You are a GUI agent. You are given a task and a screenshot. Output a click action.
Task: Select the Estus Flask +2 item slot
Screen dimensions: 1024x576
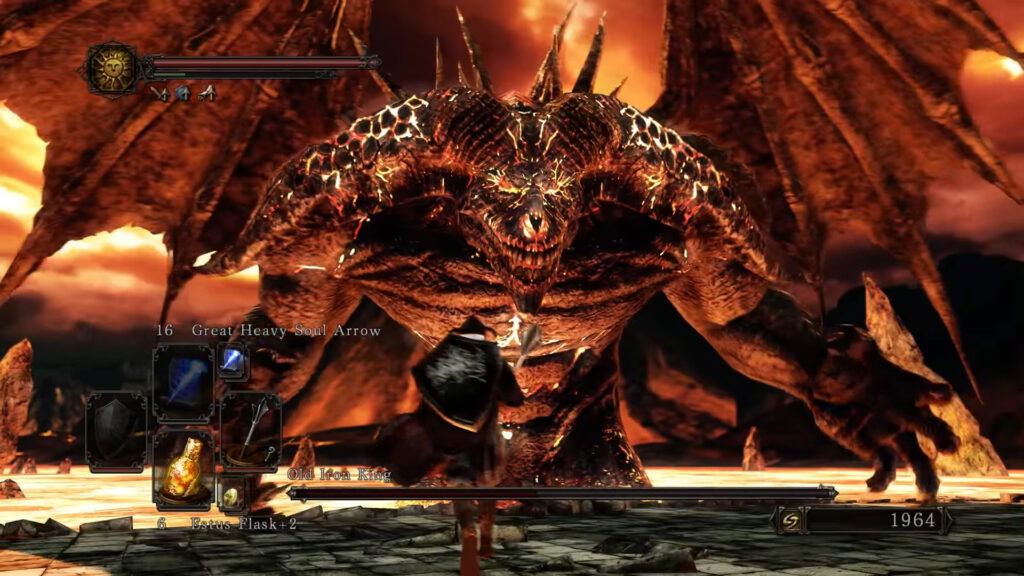tap(183, 468)
